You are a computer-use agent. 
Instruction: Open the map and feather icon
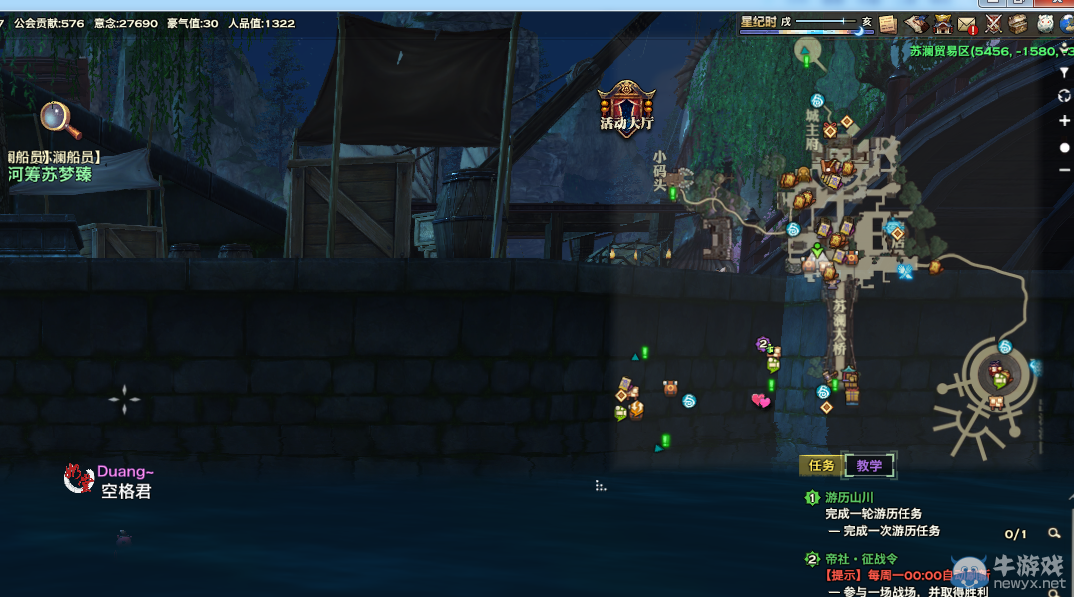(x=915, y=24)
